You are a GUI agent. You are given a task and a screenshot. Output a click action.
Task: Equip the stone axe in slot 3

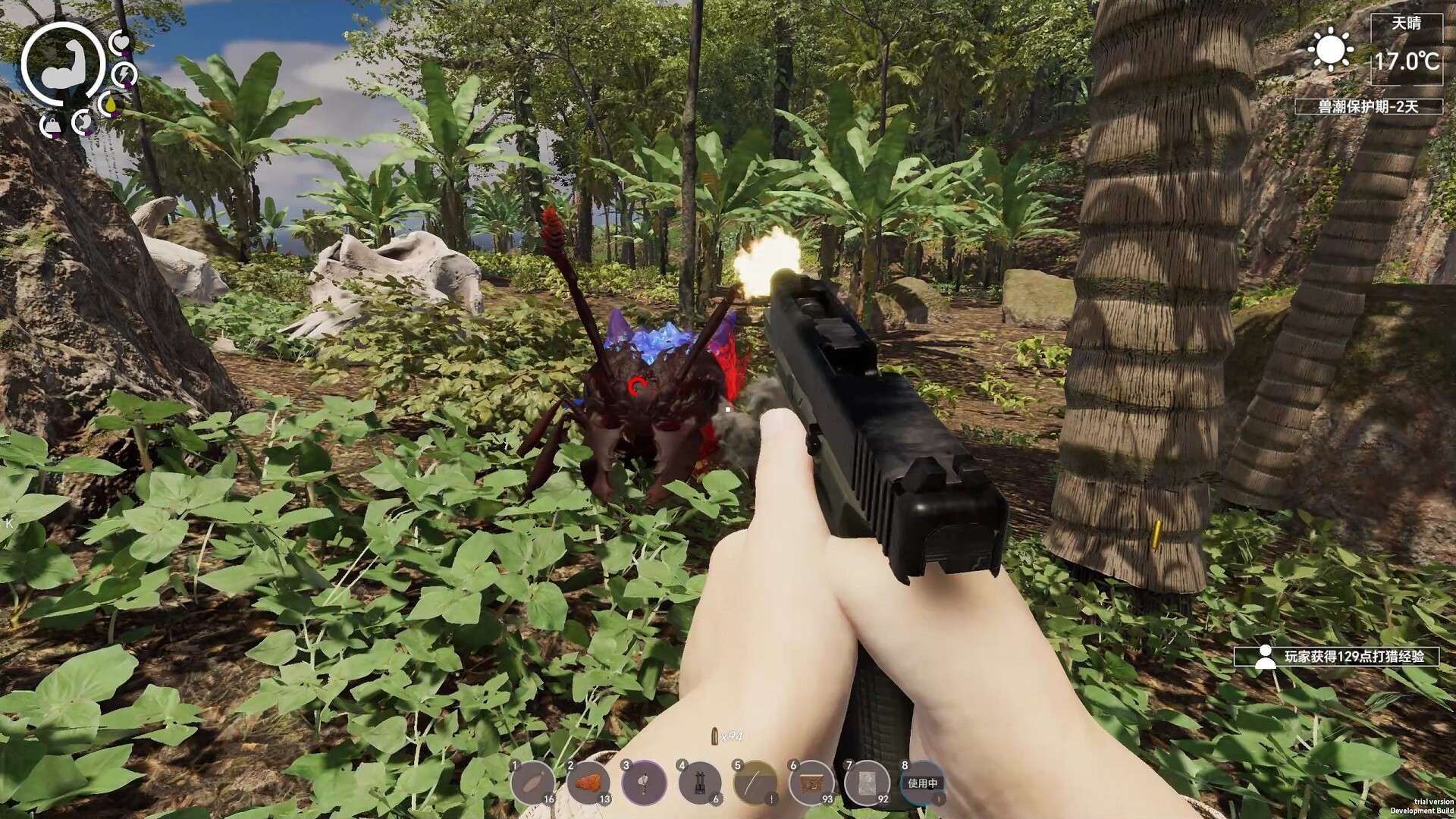pos(645,782)
